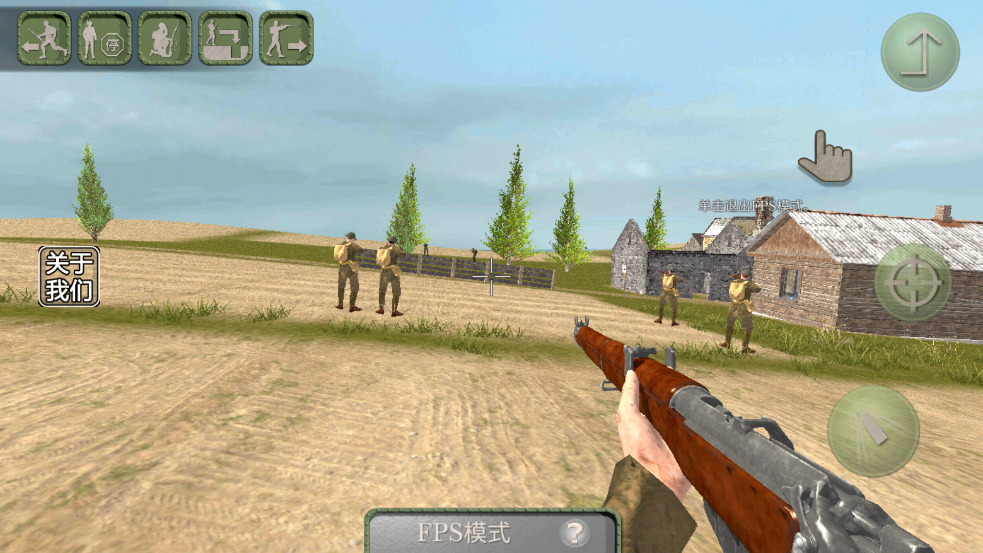Tap the pointing hand icon to exit FPS mode
983x553 pixels.
(825, 158)
